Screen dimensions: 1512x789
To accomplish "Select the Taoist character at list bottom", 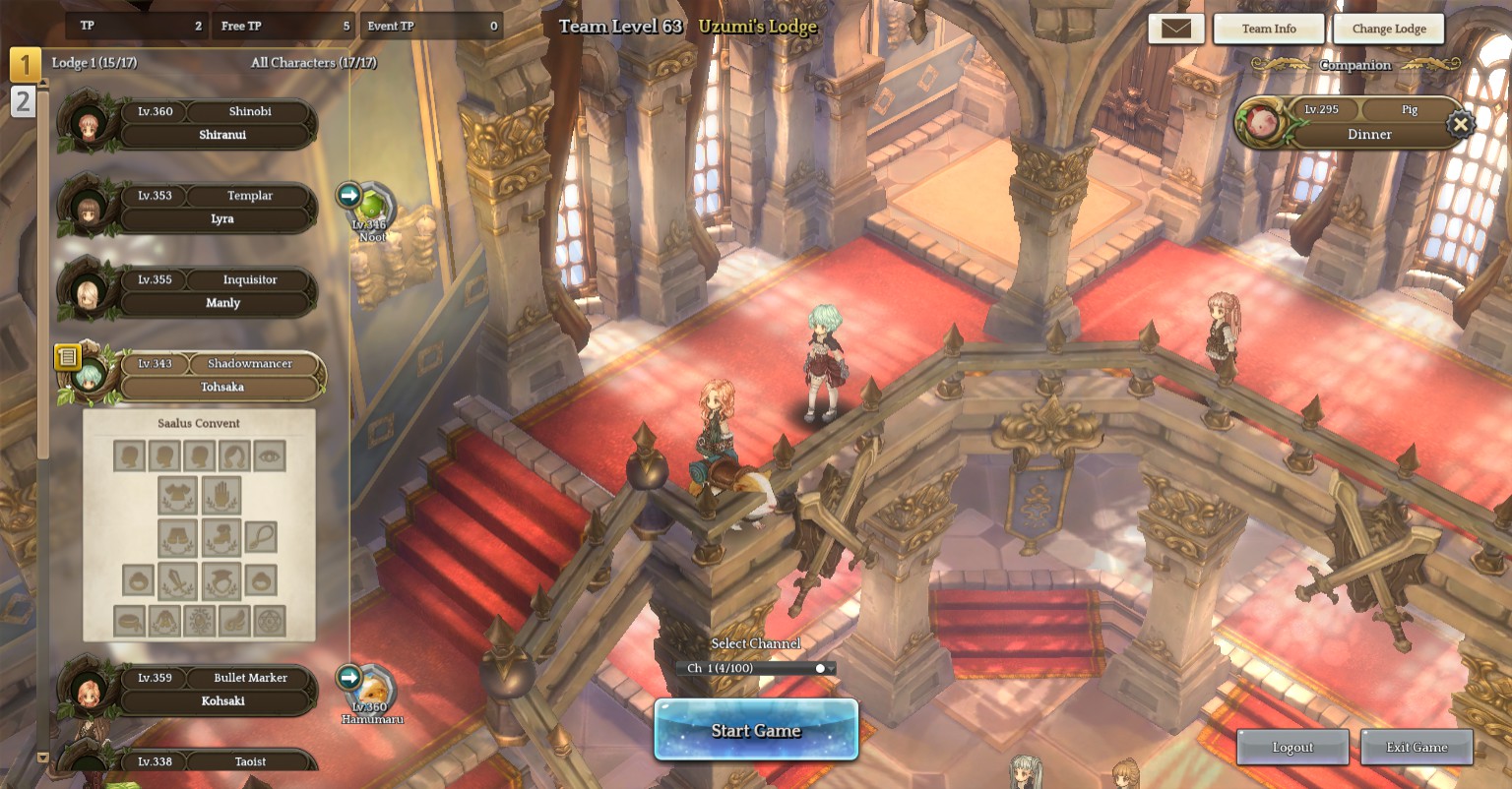I will (x=220, y=761).
